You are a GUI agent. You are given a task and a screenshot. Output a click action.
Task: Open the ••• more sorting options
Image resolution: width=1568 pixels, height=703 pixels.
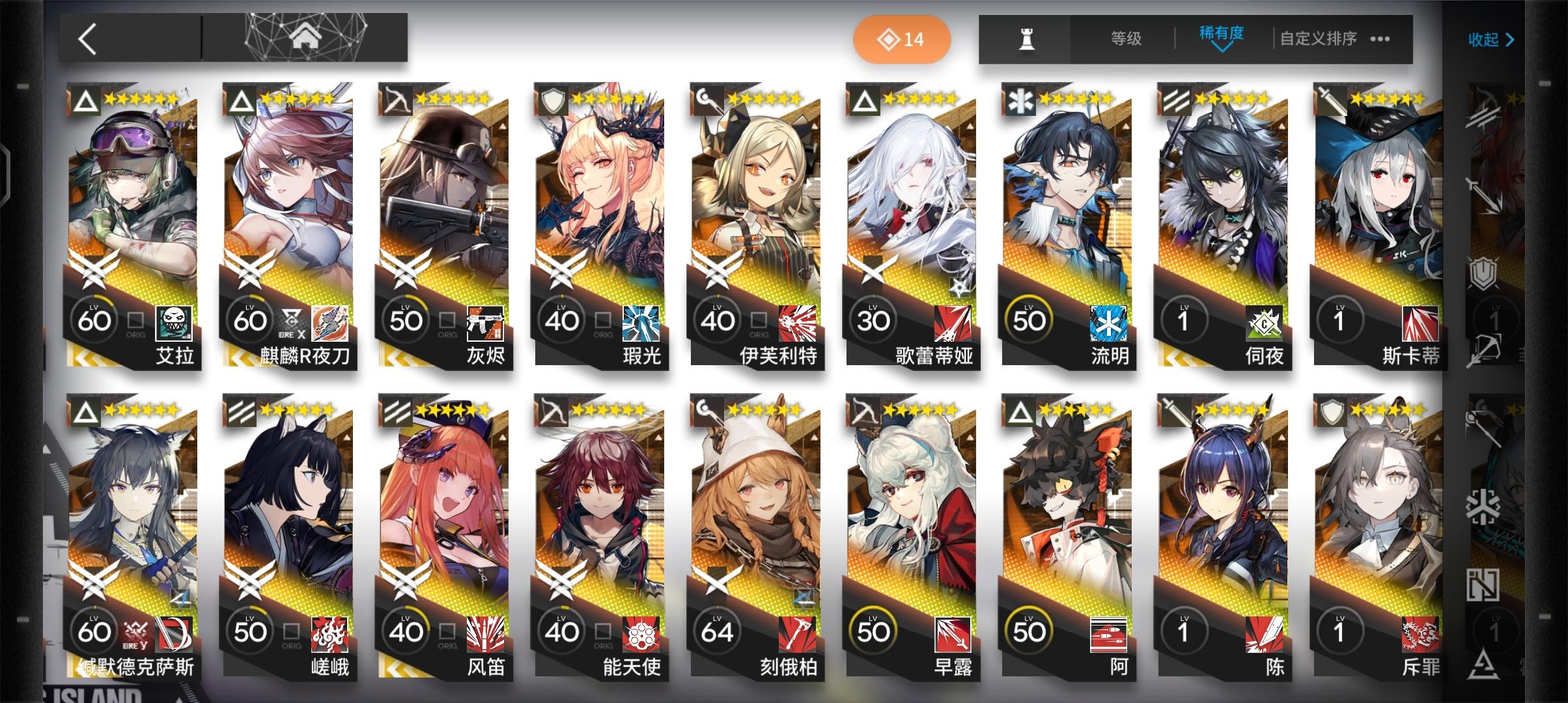pyautogui.click(x=1379, y=39)
